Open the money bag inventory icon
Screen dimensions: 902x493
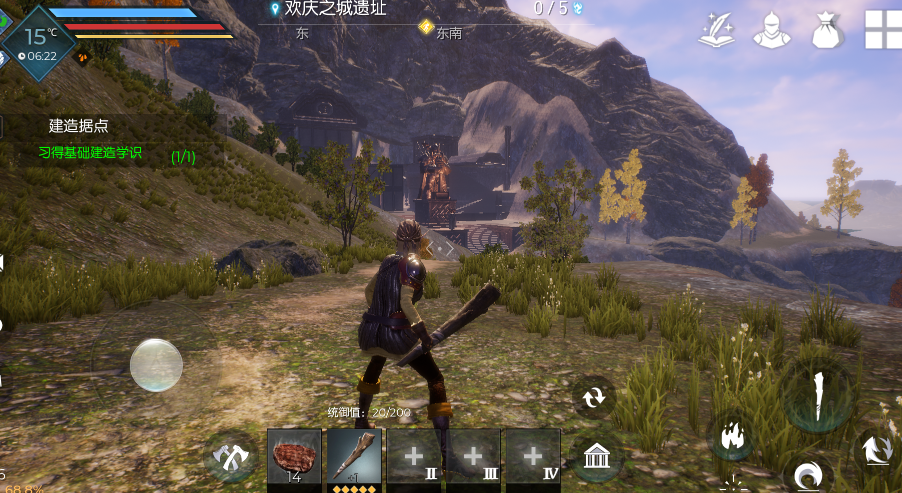point(827,29)
